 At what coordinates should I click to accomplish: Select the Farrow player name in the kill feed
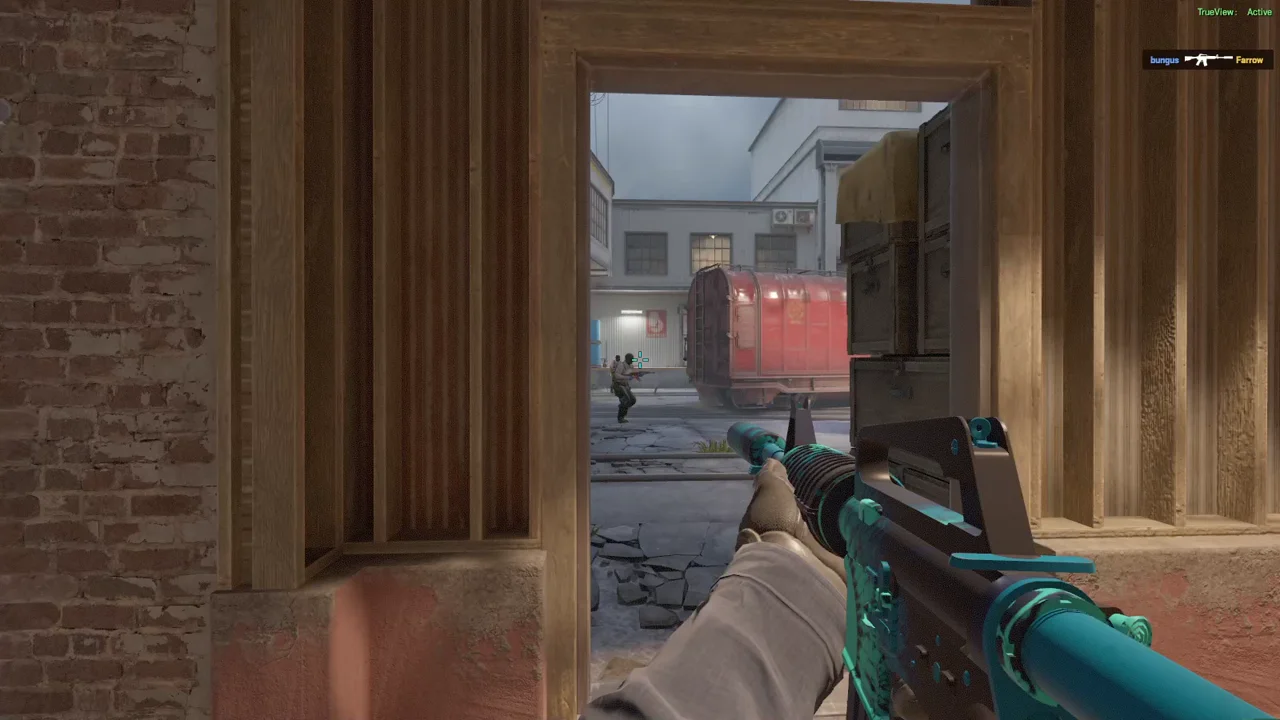pos(1249,59)
